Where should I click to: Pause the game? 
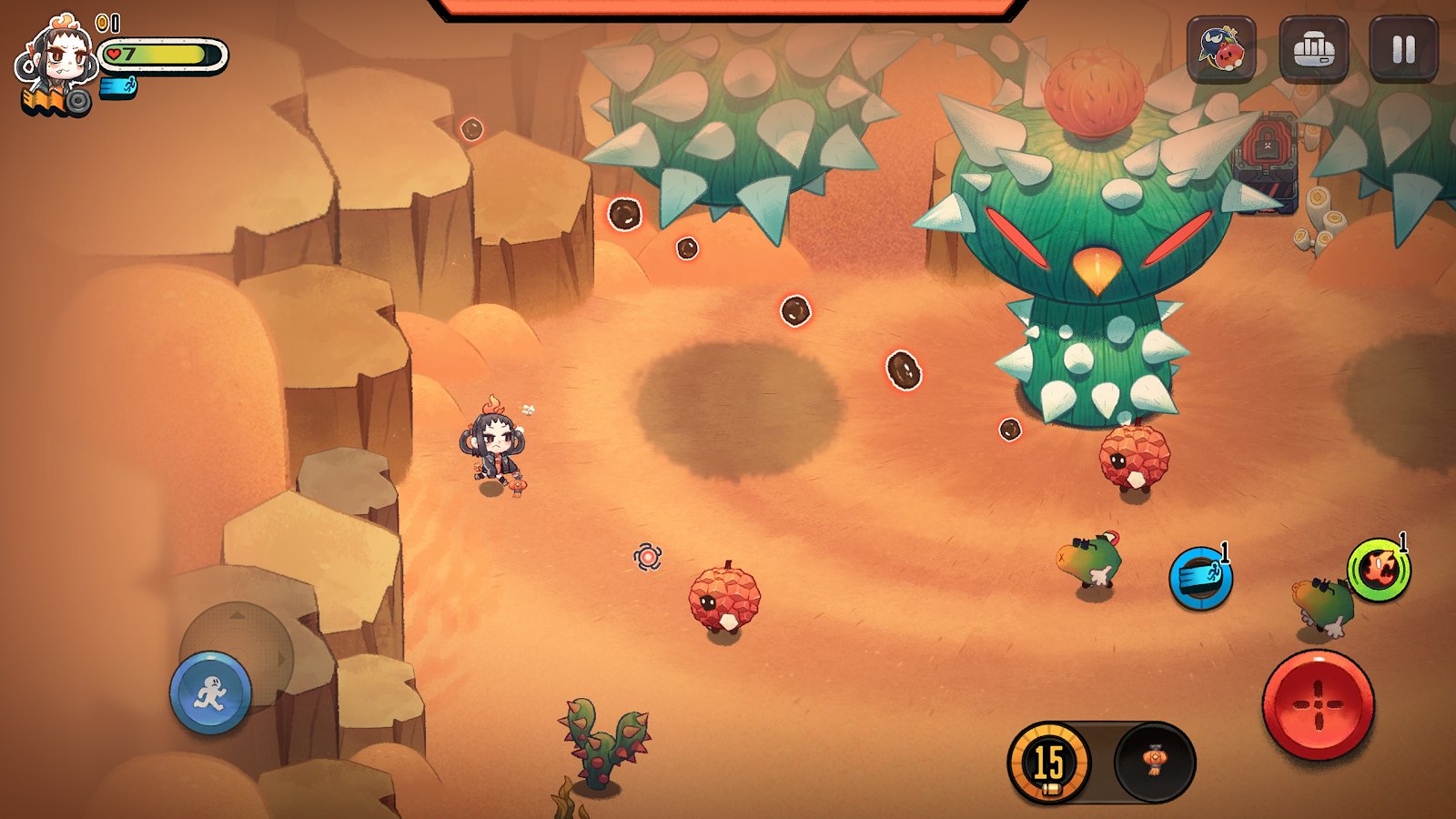click(1403, 49)
